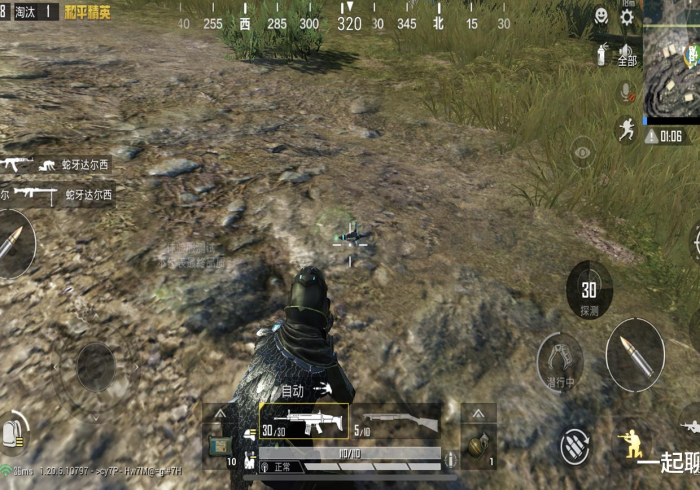Toggle the microphone mute icon
Viewport: 700px width, 490px height.
[627, 92]
